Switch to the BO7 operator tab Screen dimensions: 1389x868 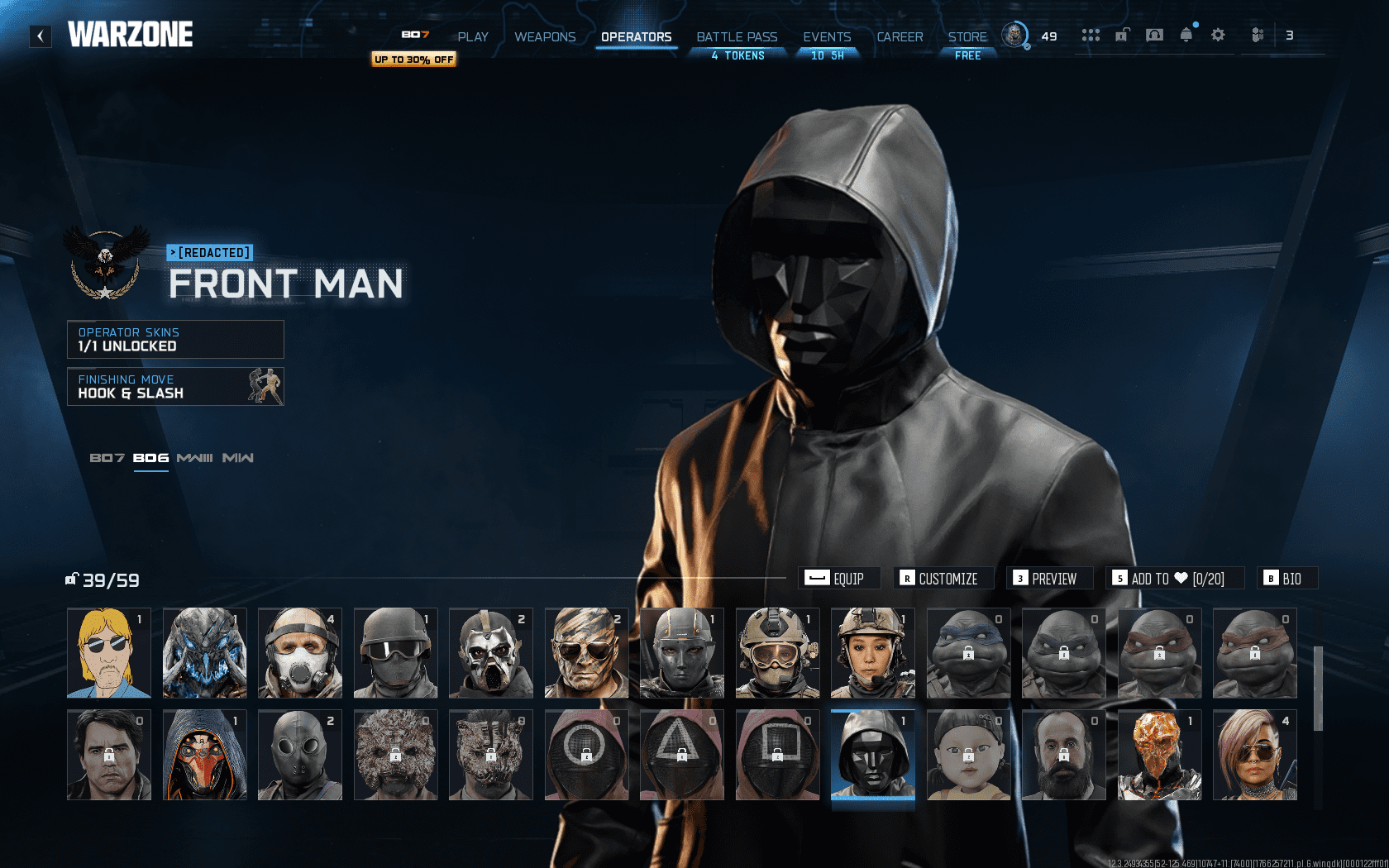point(108,456)
